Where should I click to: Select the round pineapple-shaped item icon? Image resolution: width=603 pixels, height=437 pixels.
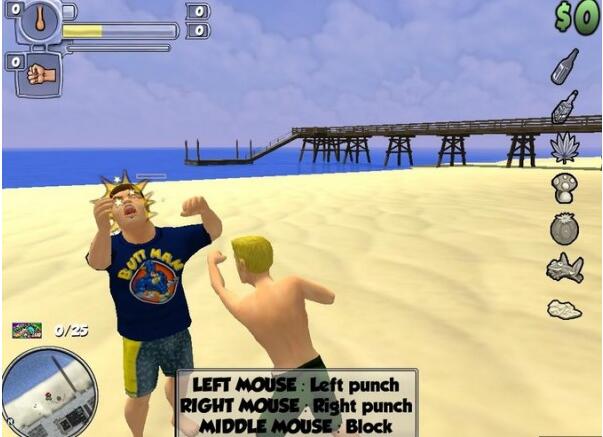tap(564, 228)
